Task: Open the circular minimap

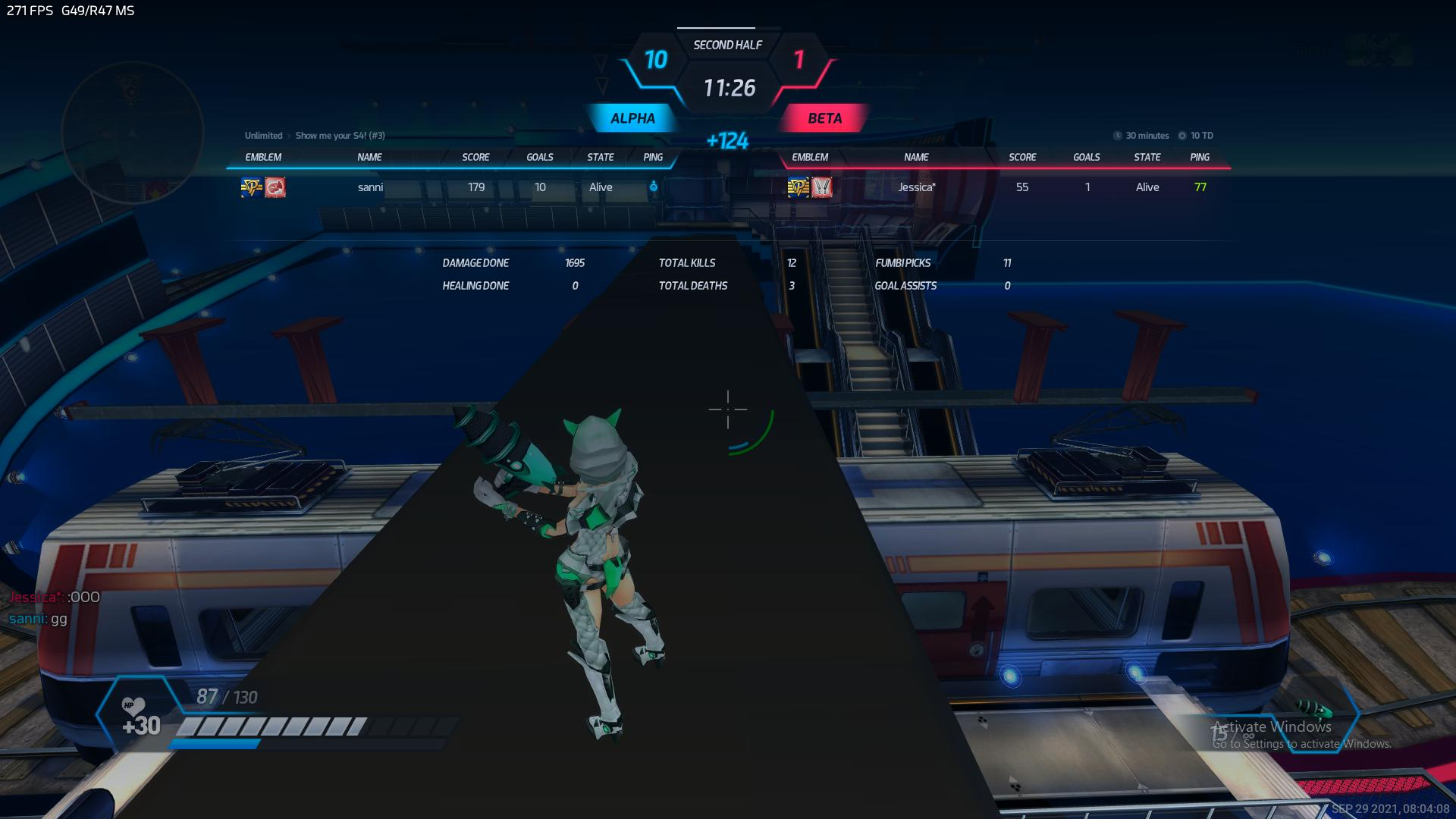Action: [132, 132]
